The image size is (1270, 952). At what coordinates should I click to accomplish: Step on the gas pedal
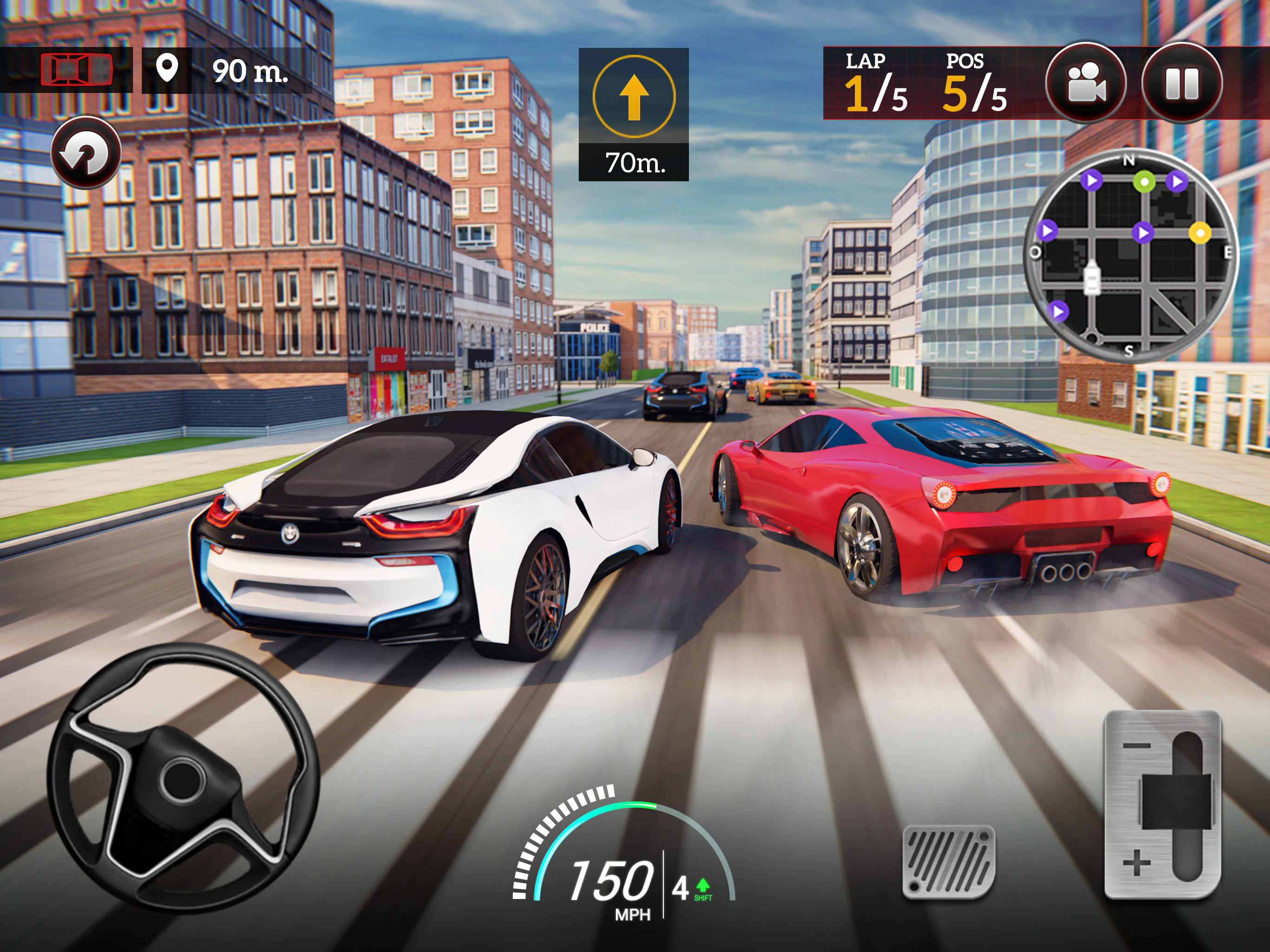[x=948, y=861]
